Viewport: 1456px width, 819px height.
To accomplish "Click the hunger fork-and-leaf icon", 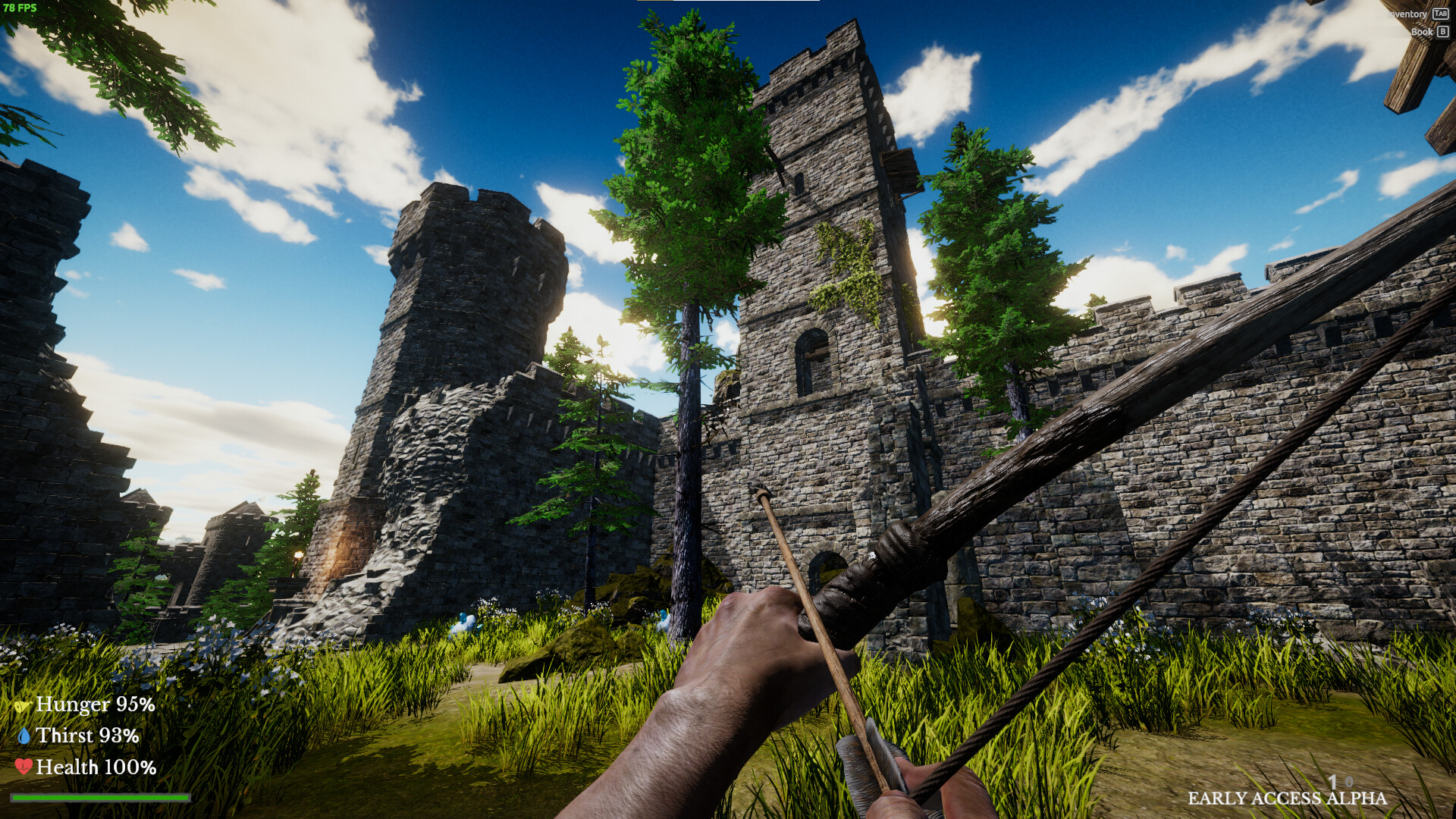I will 24,705.
